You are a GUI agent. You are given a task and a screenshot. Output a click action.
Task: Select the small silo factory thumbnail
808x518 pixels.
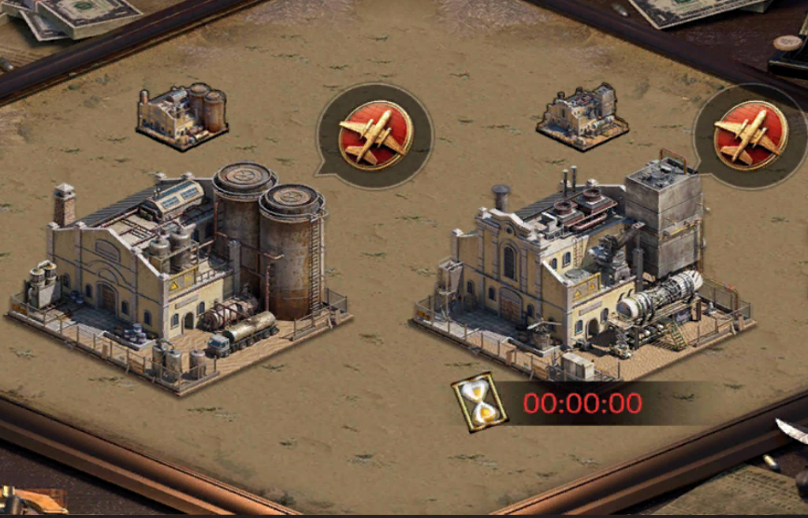(x=183, y=116)
